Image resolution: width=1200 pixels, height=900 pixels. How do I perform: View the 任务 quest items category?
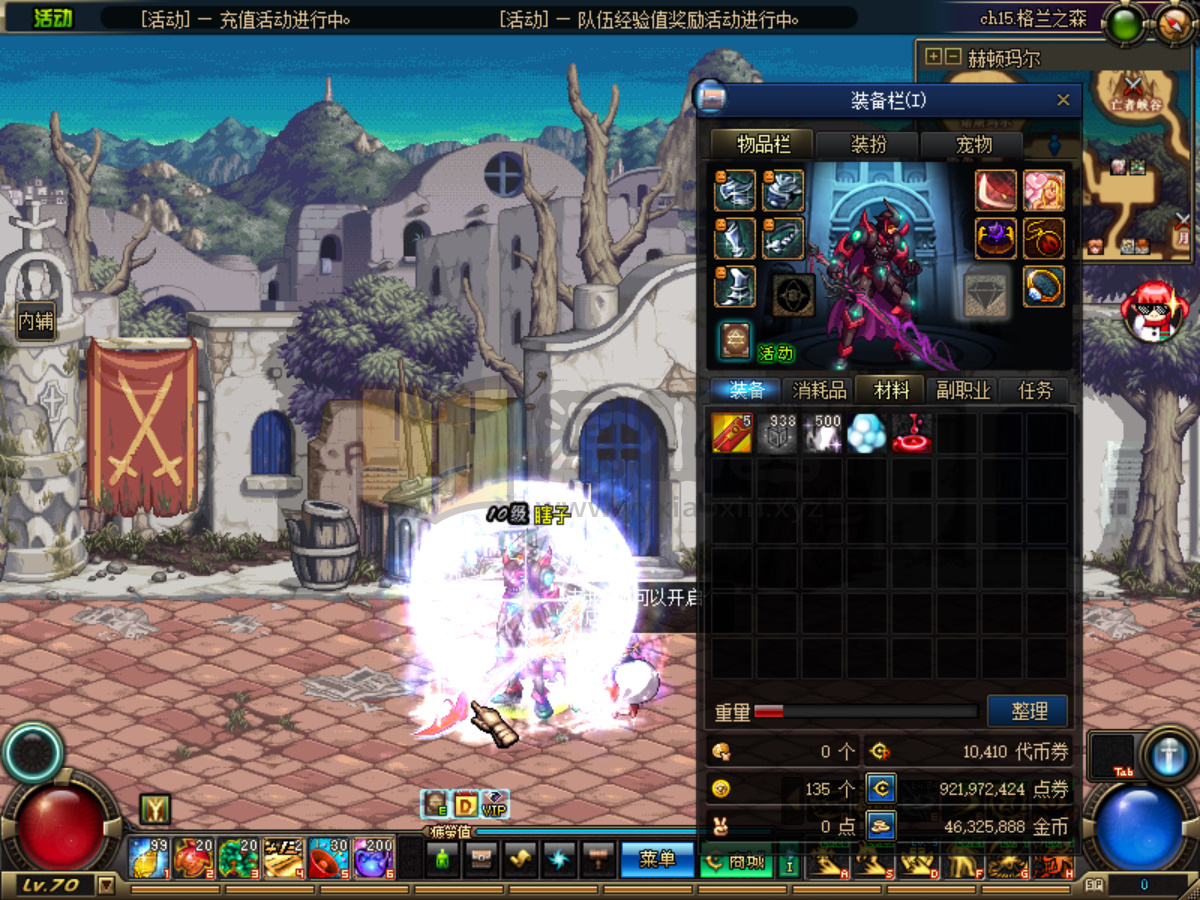1035,390
